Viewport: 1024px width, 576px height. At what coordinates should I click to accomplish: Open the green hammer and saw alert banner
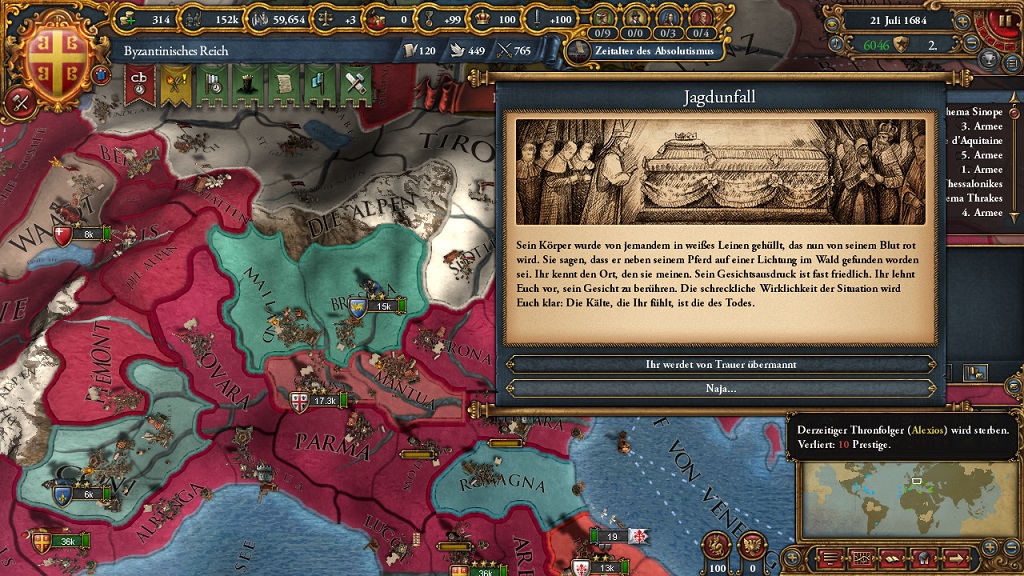click(x=354, y=85)
